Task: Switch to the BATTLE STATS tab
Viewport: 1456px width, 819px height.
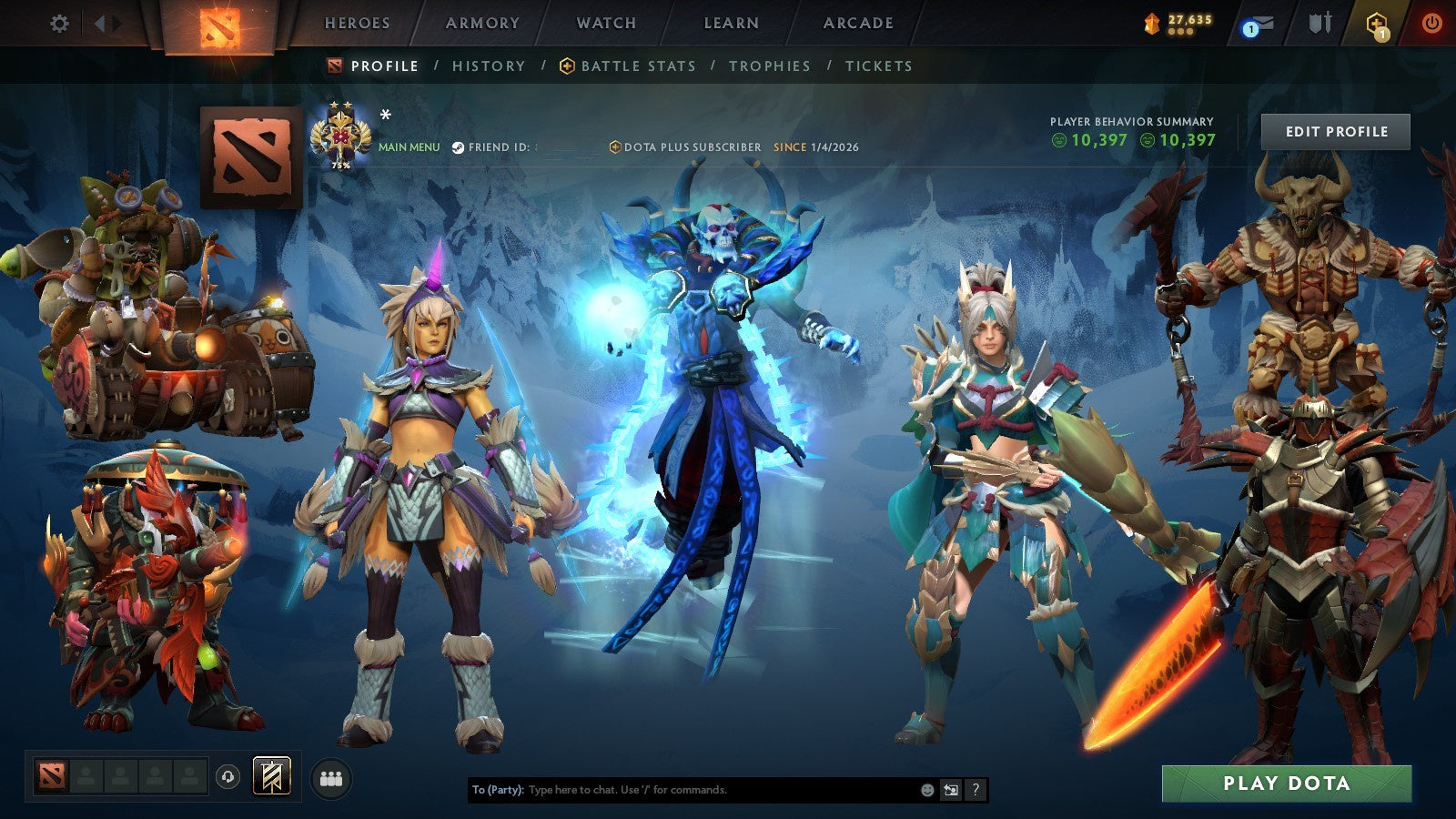Action: pos(637,66)
